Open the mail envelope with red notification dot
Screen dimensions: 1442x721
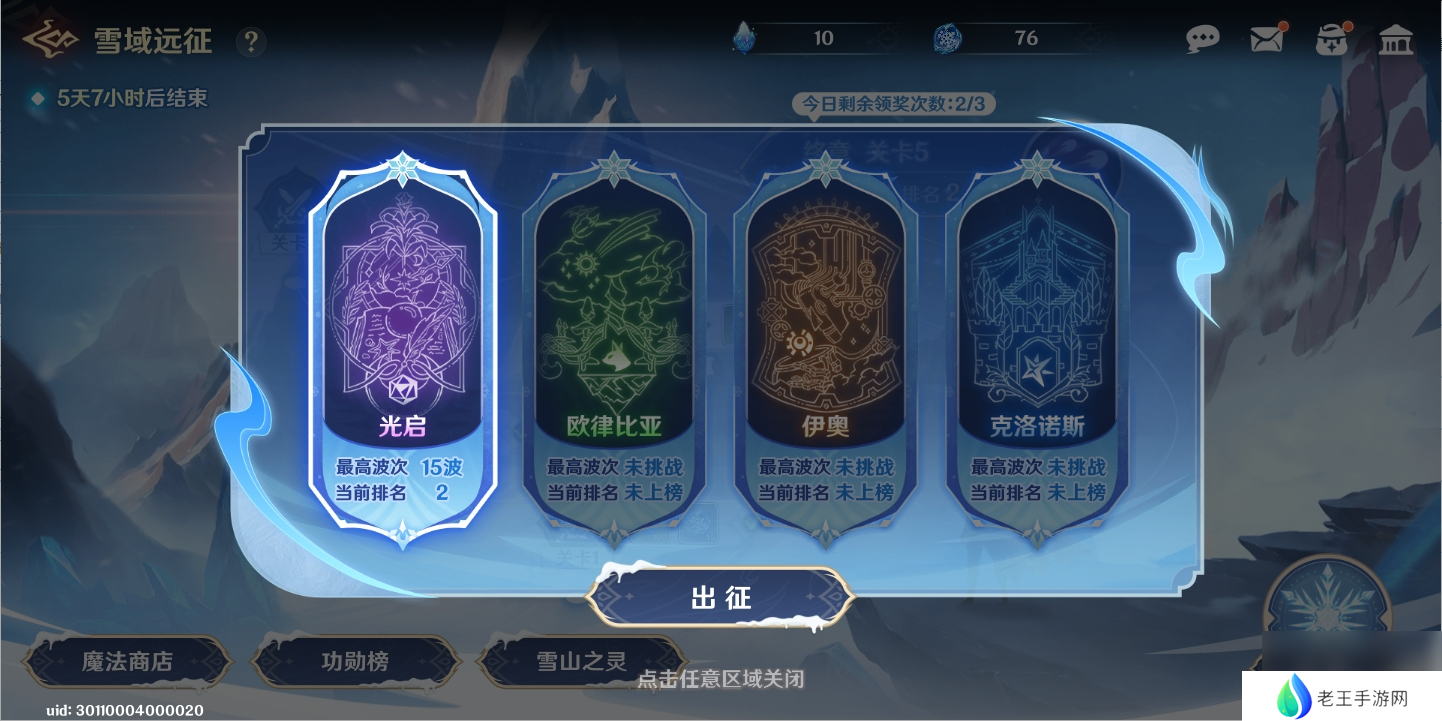tap(1267, 38)
